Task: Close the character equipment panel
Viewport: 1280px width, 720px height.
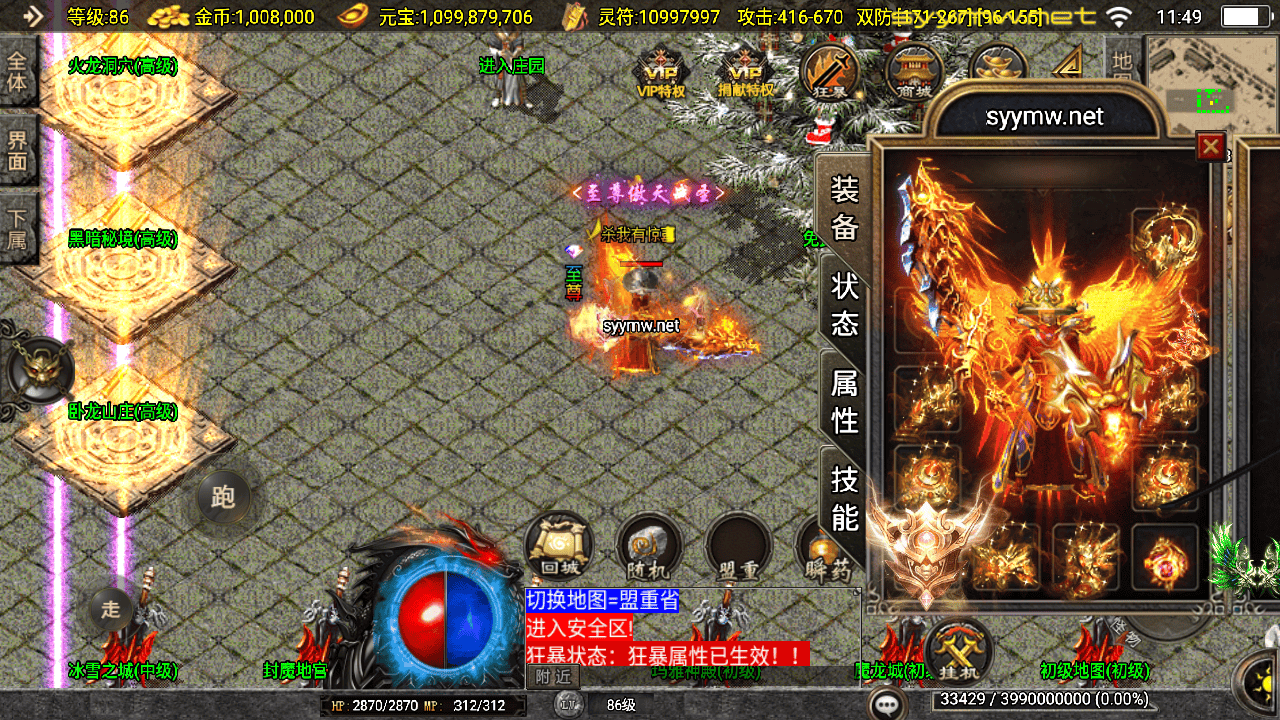Action: [1211, 147]
